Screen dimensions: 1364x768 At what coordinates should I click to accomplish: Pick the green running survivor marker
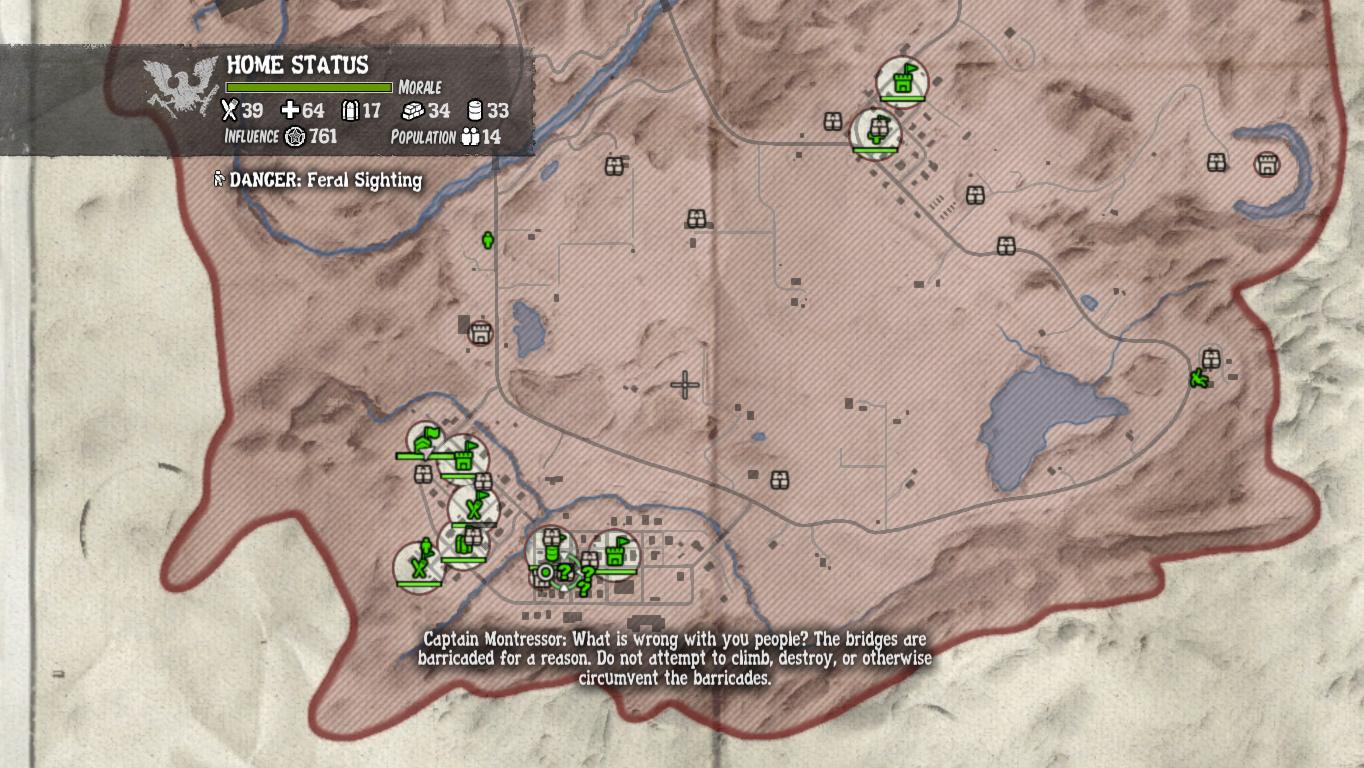[x=1198, y=379]
